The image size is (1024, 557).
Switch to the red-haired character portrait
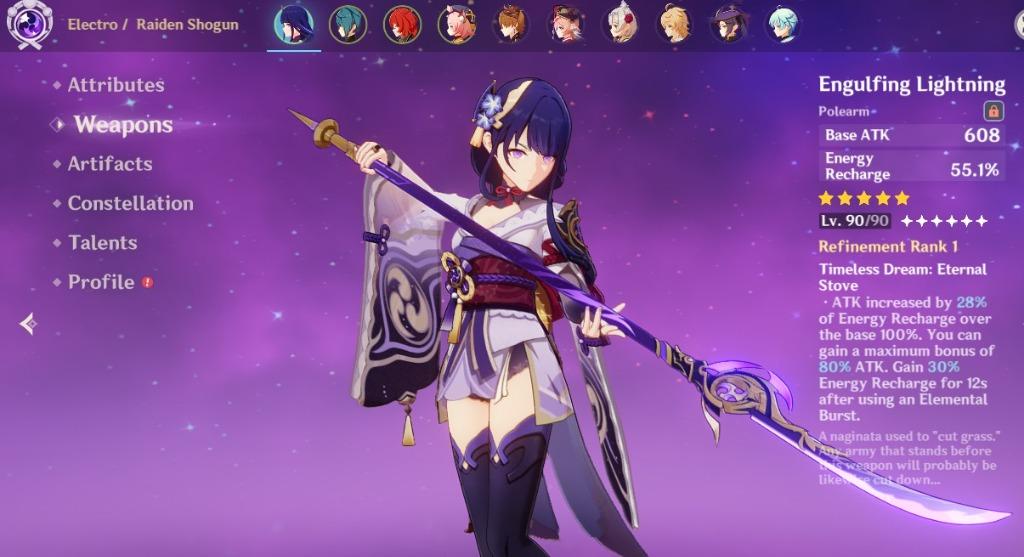click(x=402, y=25)
